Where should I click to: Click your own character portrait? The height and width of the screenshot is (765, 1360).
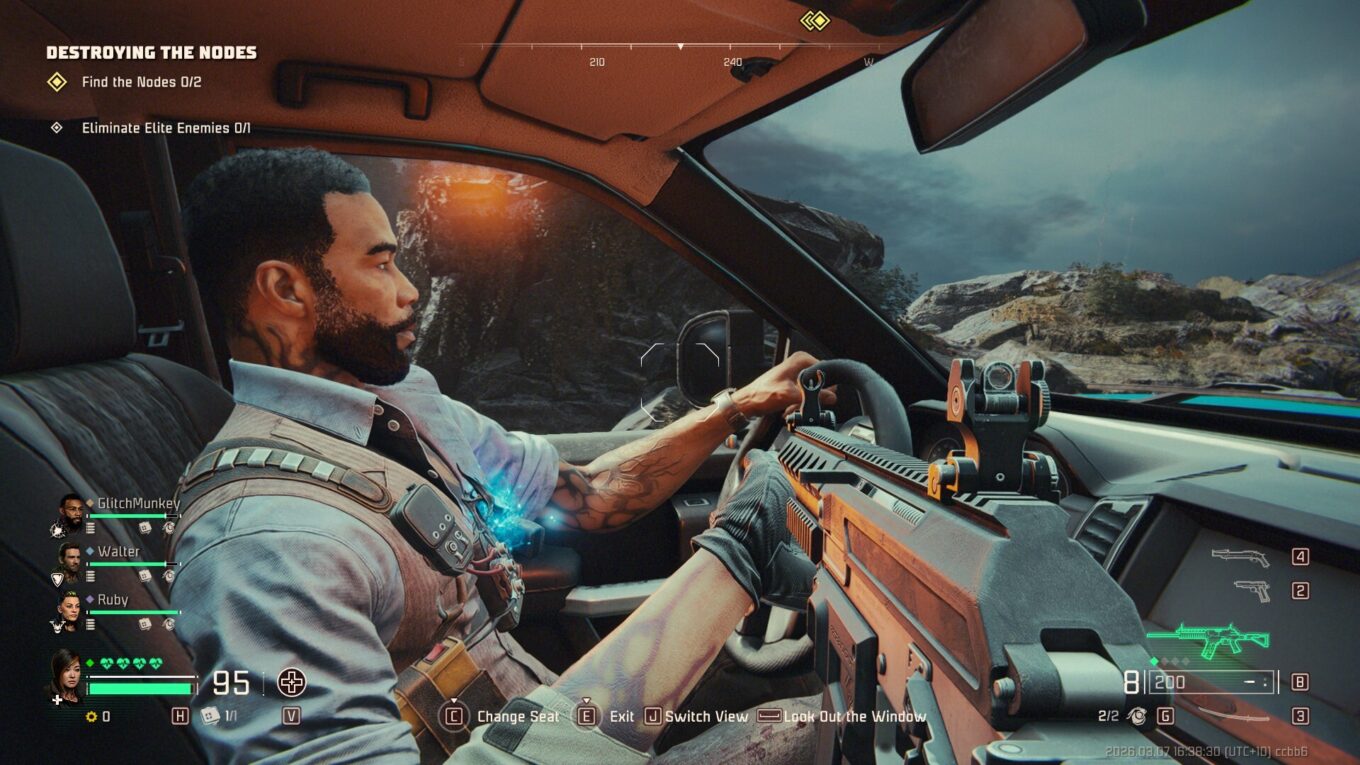point(66,673)
